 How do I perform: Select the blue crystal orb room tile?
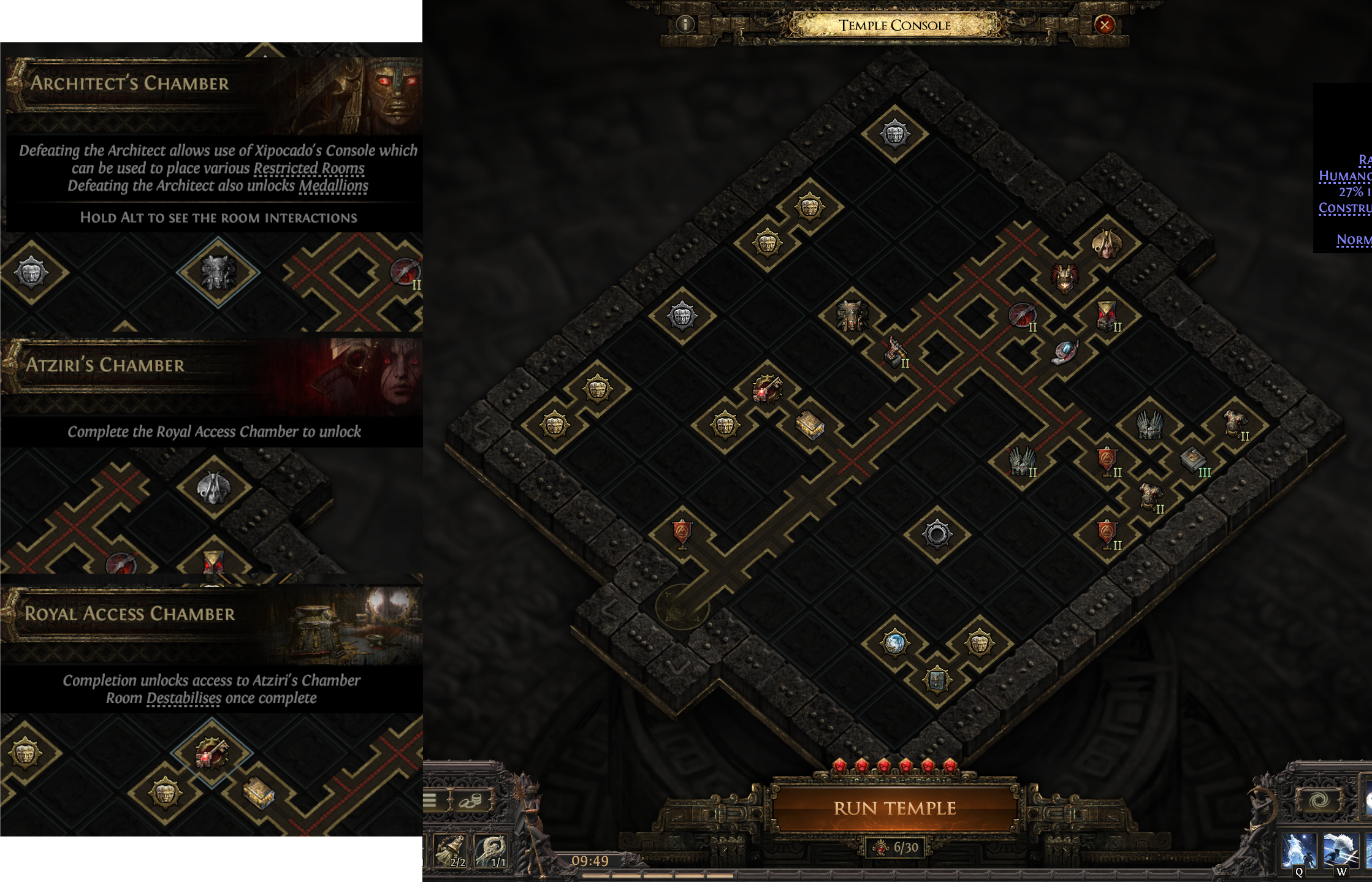point(894,643)
